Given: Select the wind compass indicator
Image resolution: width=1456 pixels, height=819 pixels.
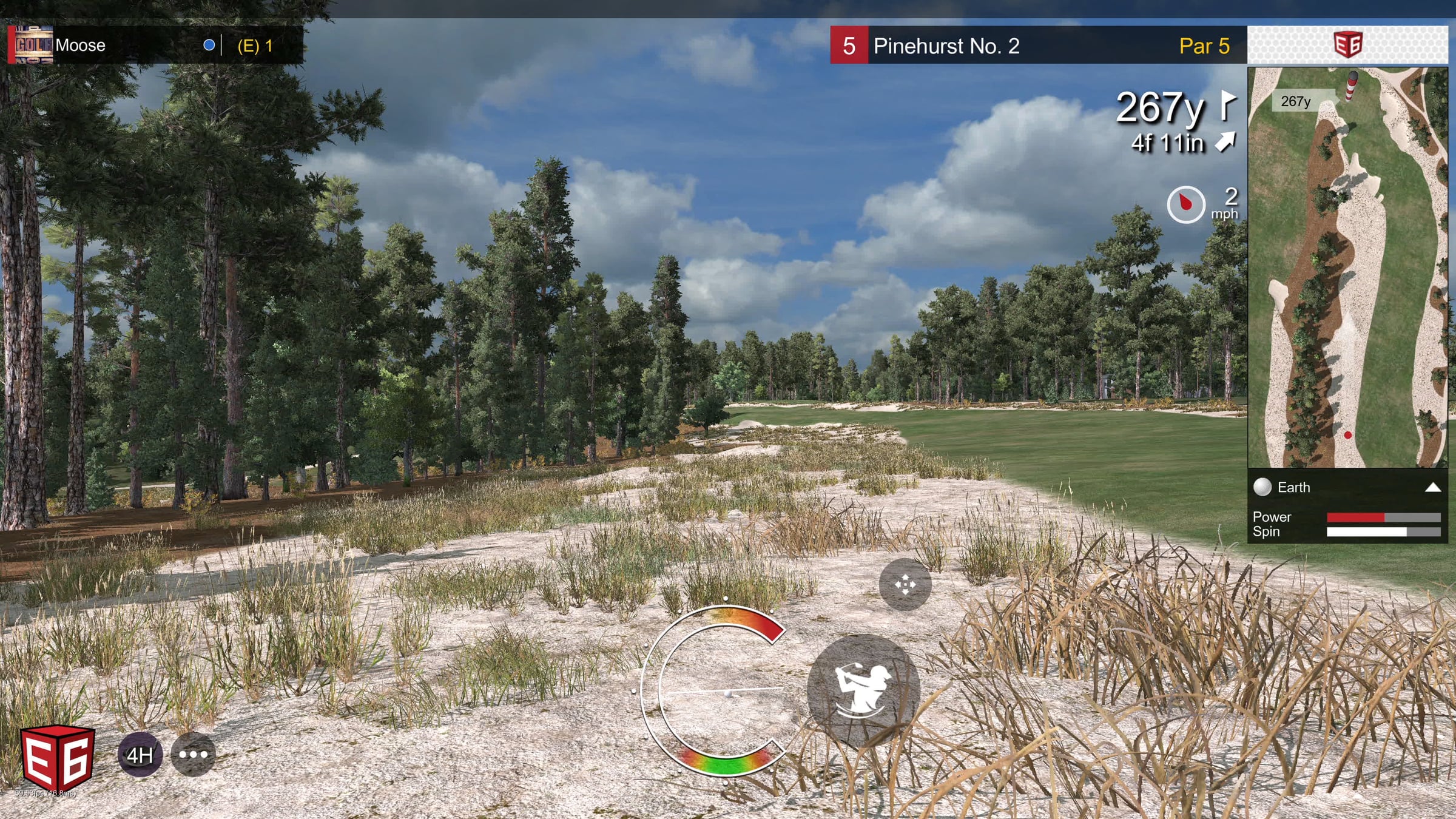Looking at the screenshot, I should 1185,204.
